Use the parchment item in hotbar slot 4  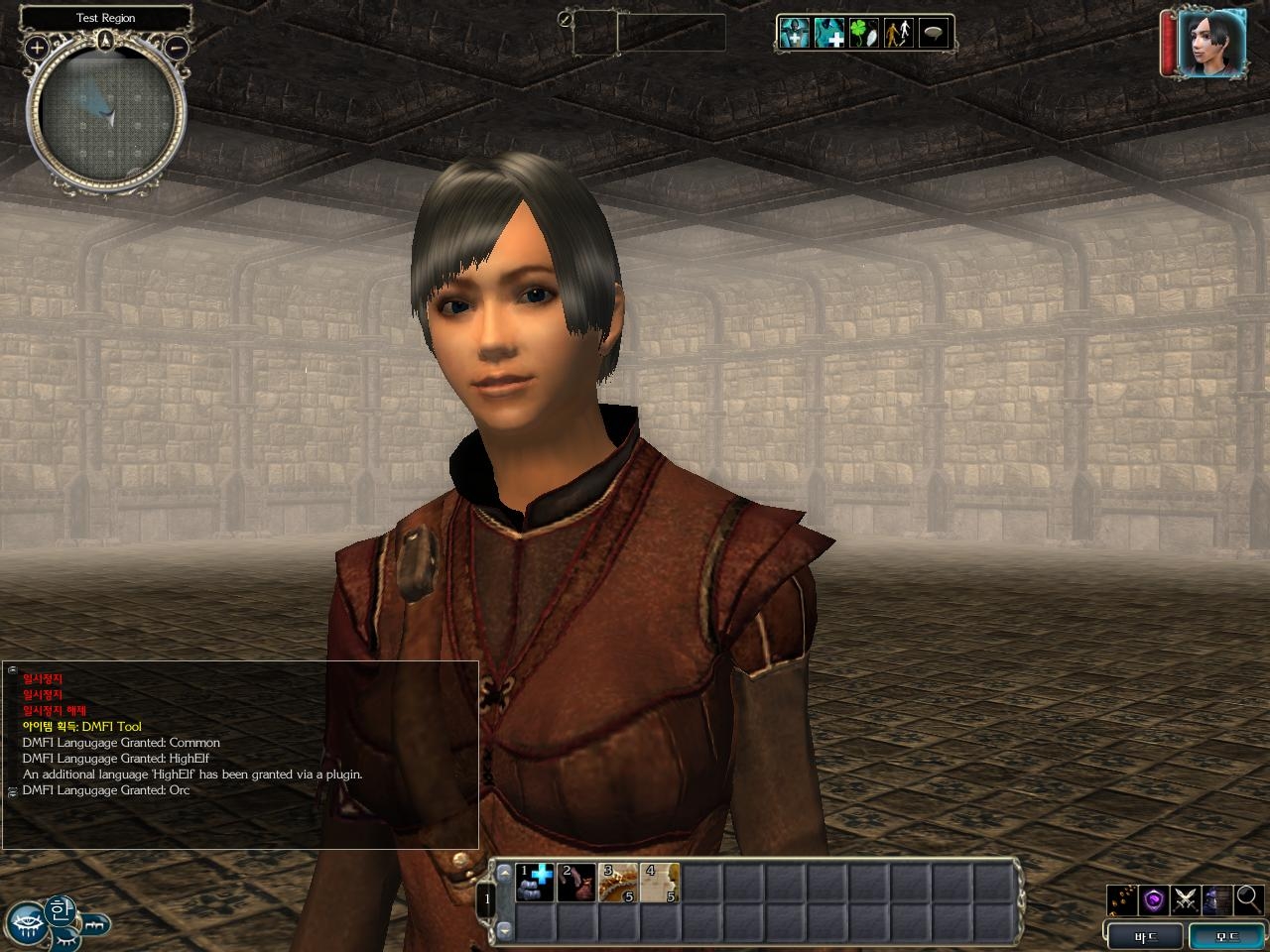[659, 883]
